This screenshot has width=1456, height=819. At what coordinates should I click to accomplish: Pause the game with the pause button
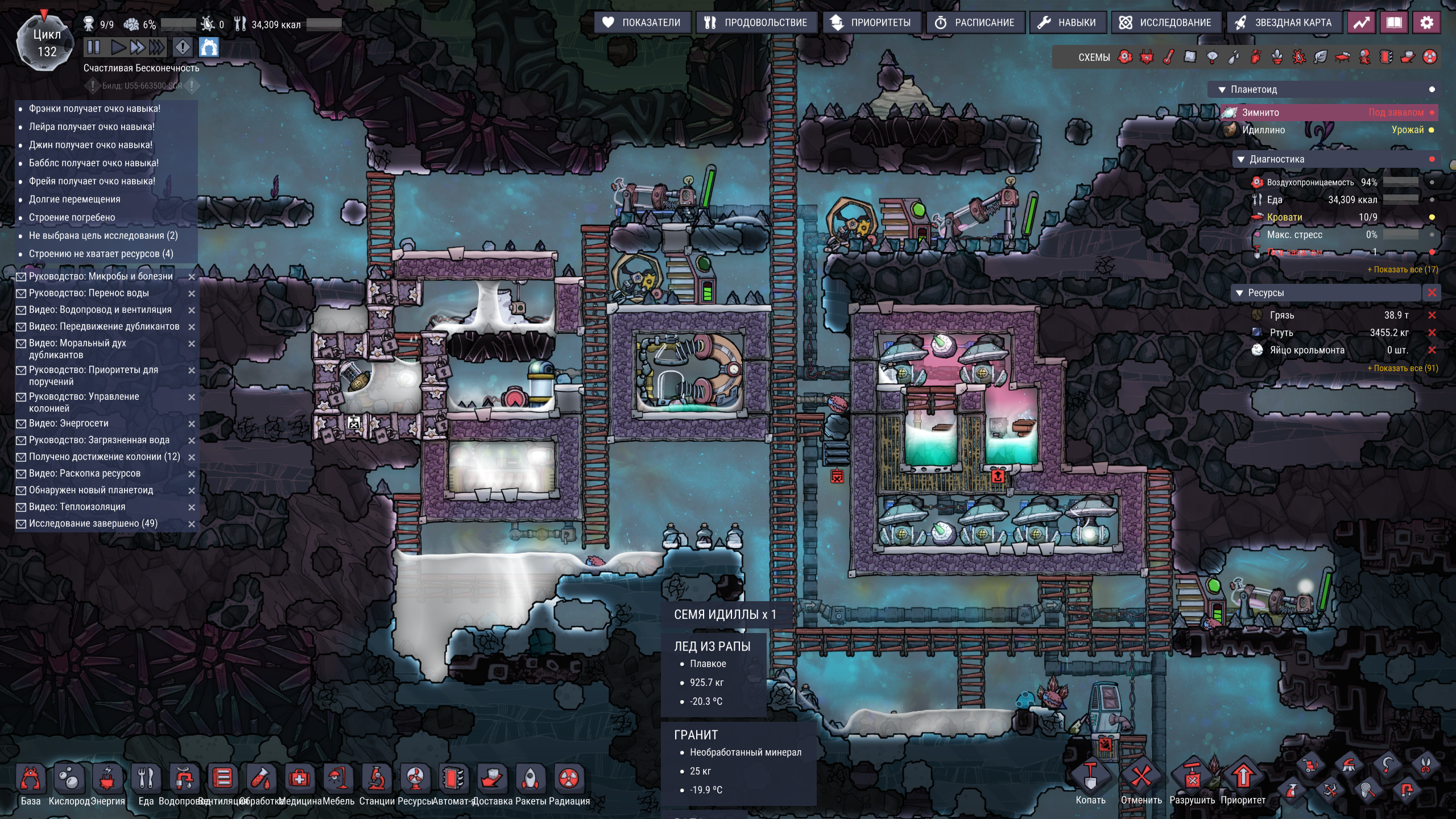(x=94, y=47)
